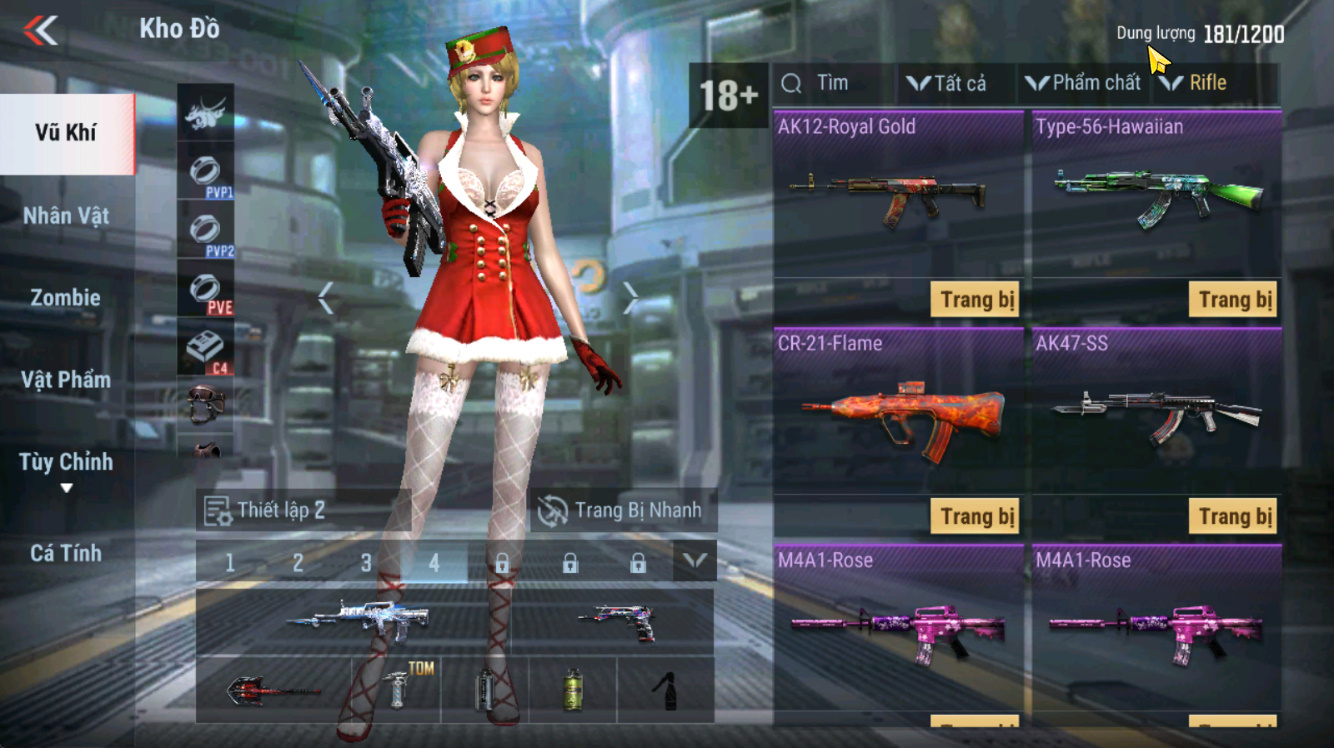1334x748 pixels.
Task: Open Thiết lập 2 loadout settings
Action: (266, 510)
